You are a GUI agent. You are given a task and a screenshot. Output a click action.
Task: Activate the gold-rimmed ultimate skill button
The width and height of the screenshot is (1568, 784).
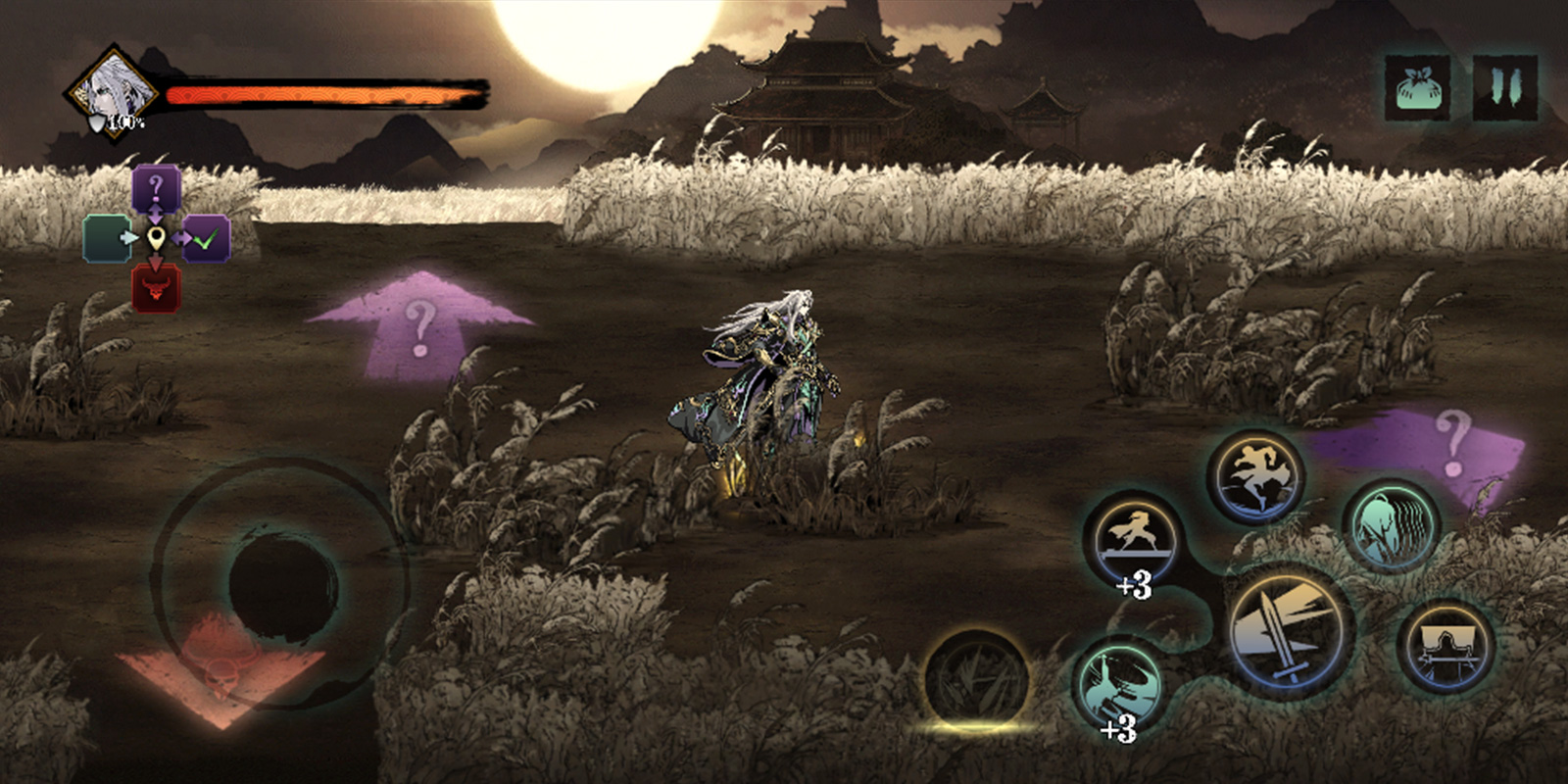point(976,678)
